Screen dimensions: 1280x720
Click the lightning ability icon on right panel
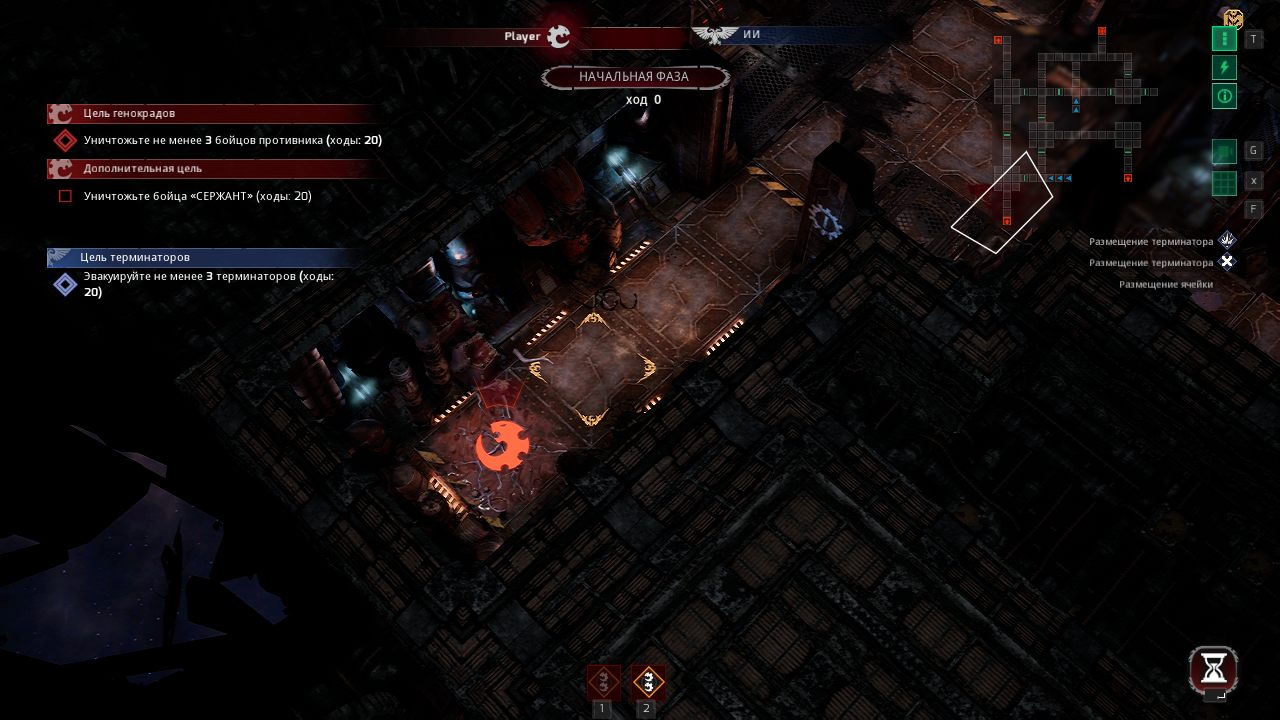(1224, 67)
